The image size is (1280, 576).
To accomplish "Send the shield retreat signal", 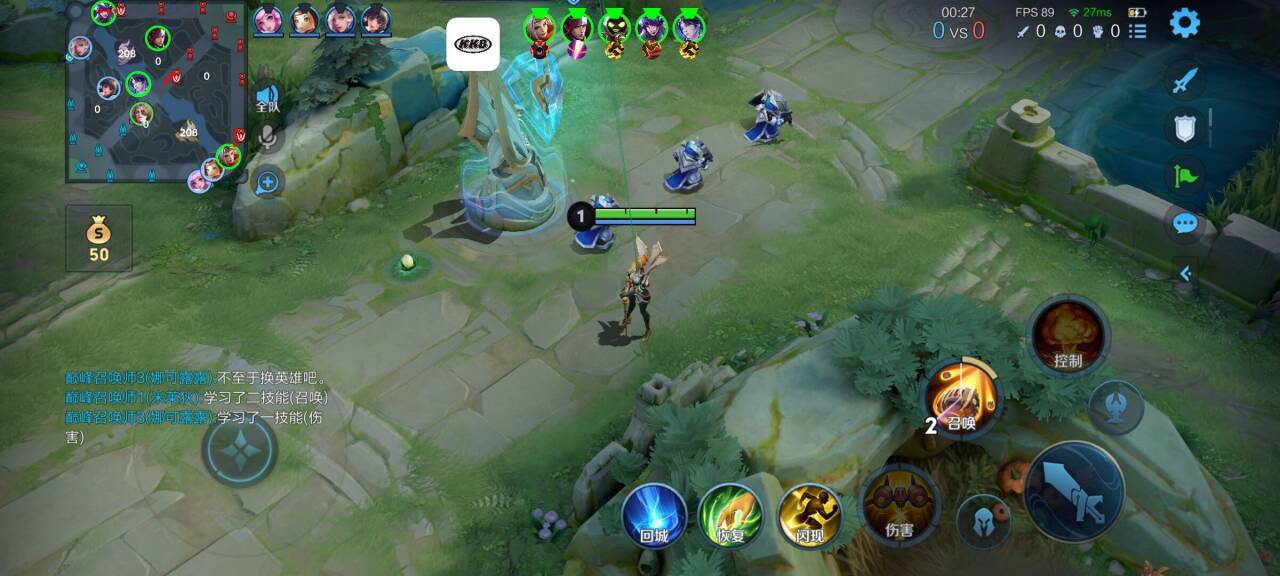I will [x=1185, y=128].
